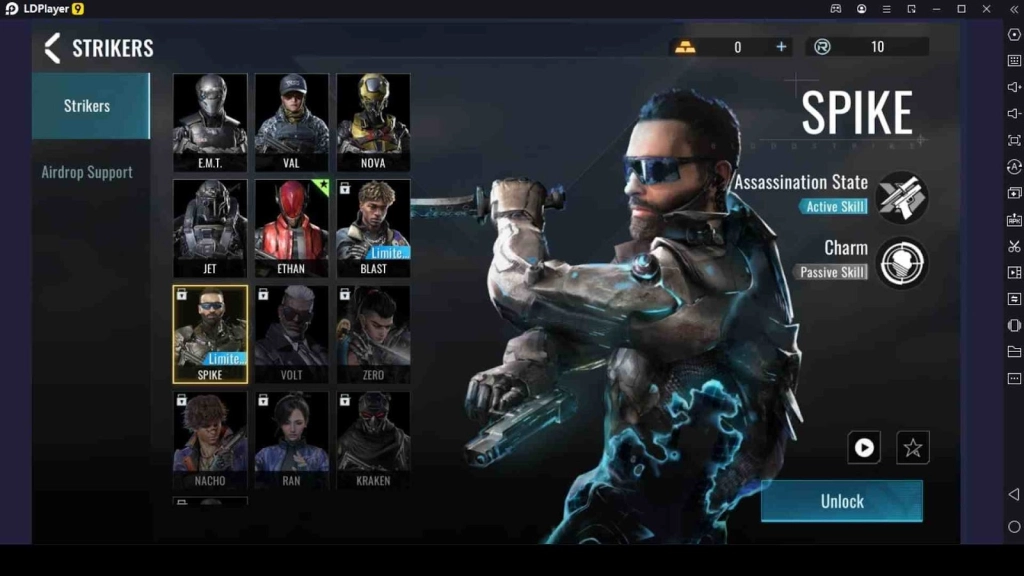
Task: Add gold using the plus button
Action: 781,47
